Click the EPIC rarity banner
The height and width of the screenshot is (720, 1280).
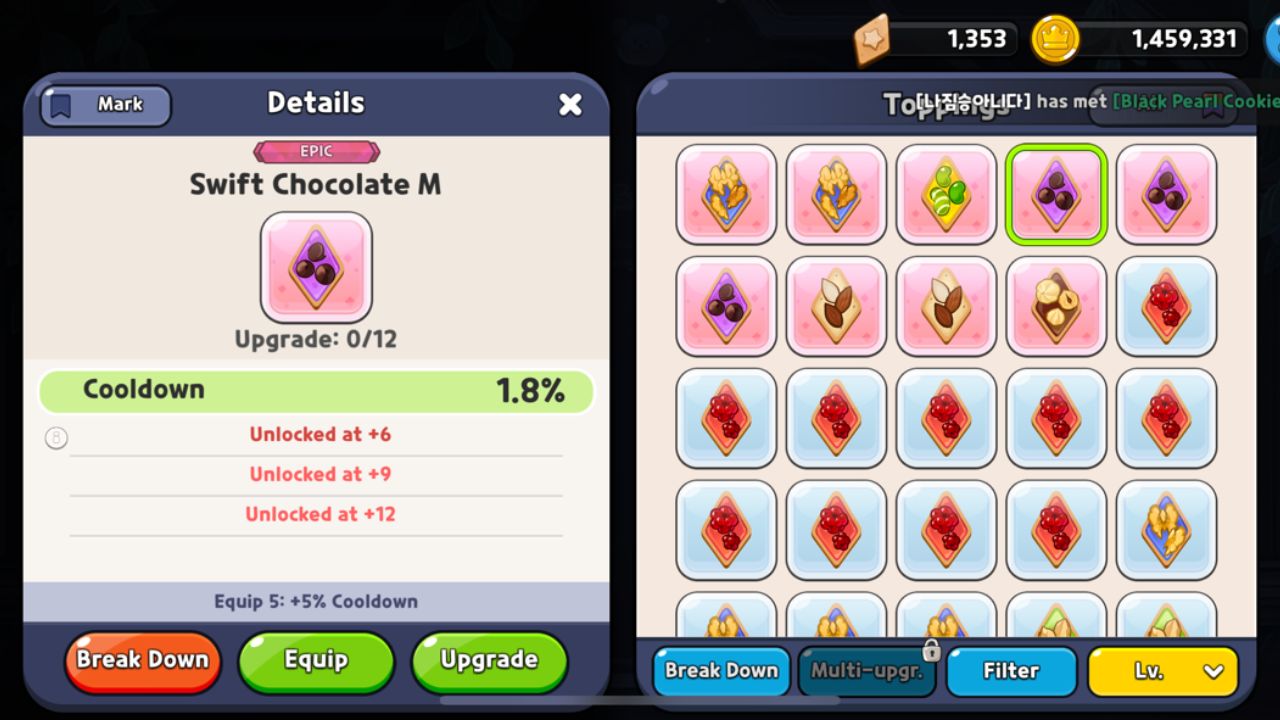[x=316, y=151]
